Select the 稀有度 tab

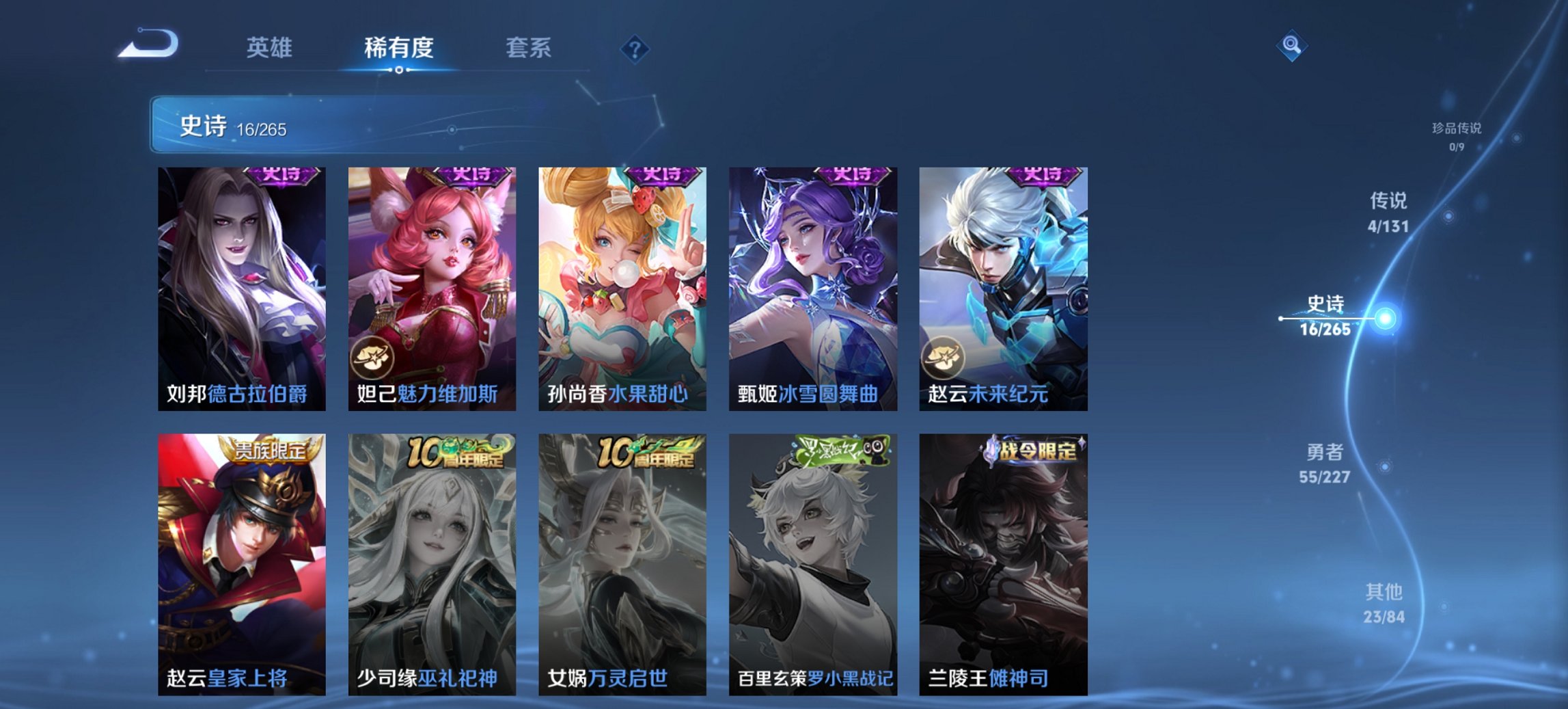(399, 47)
